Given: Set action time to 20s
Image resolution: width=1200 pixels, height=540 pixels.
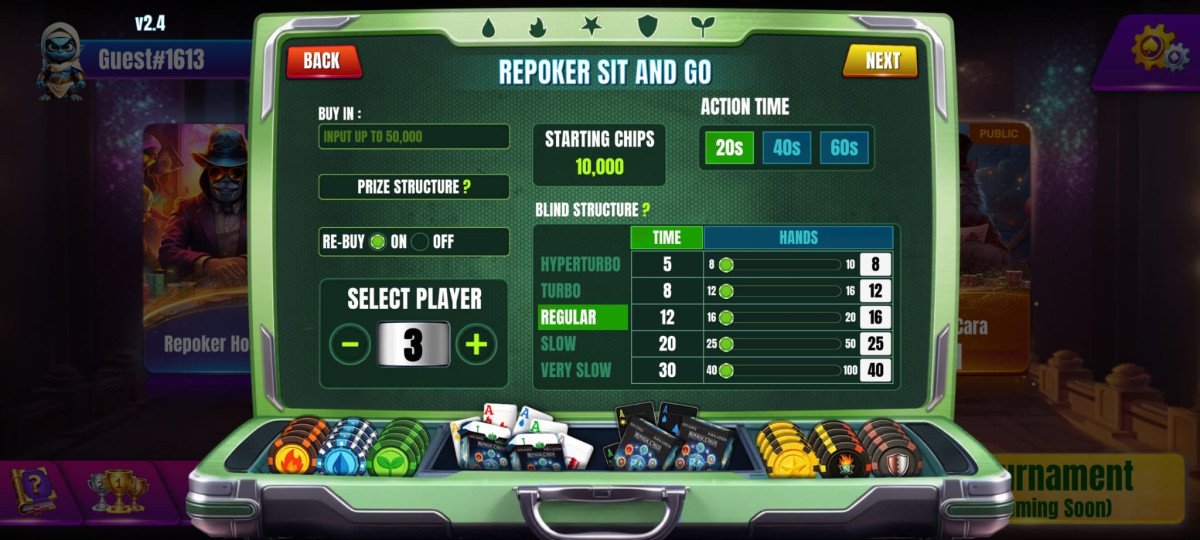Looking at the screenshot, I should point(729,148).
